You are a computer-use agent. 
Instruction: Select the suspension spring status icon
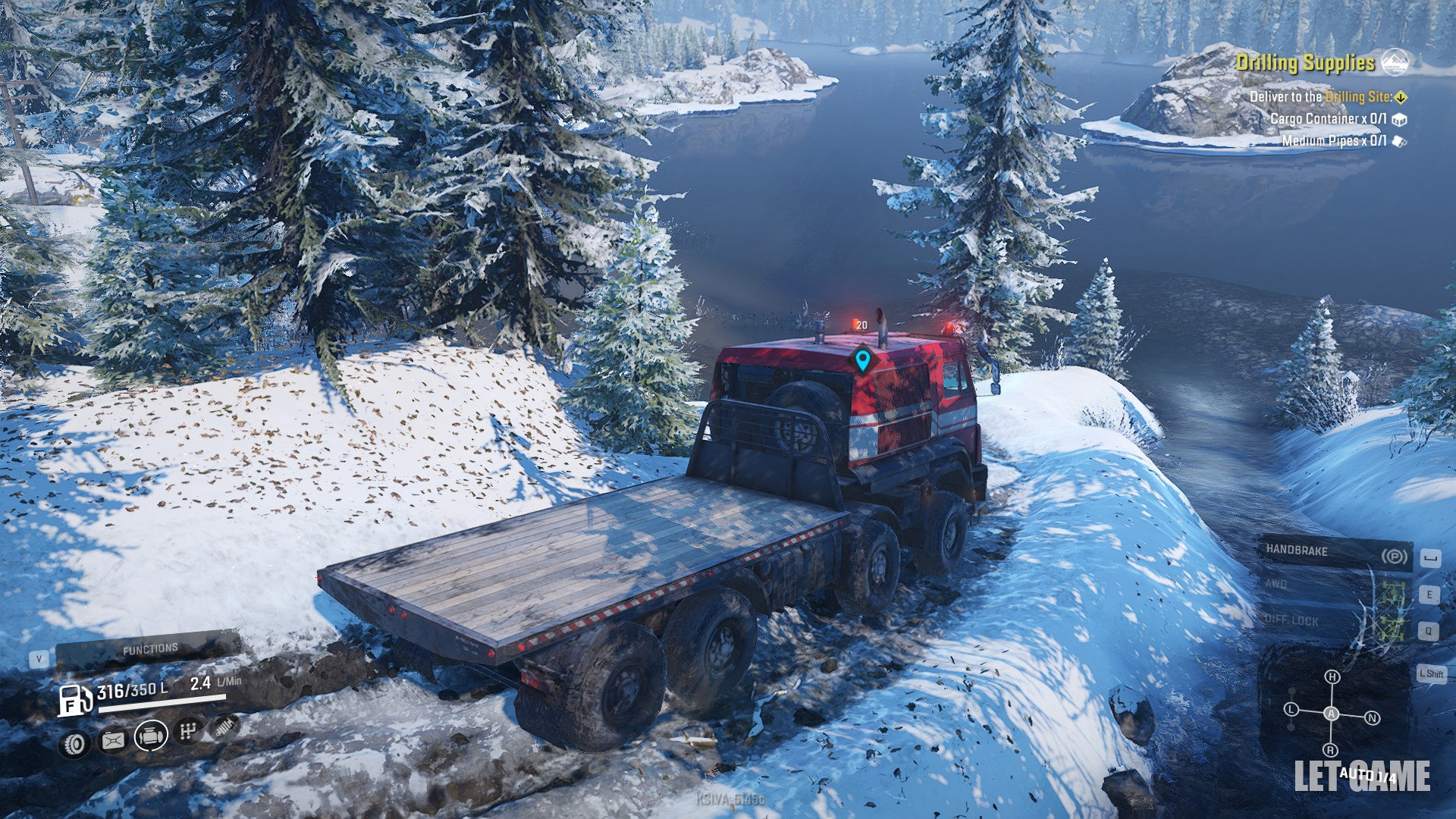[224, 728]
